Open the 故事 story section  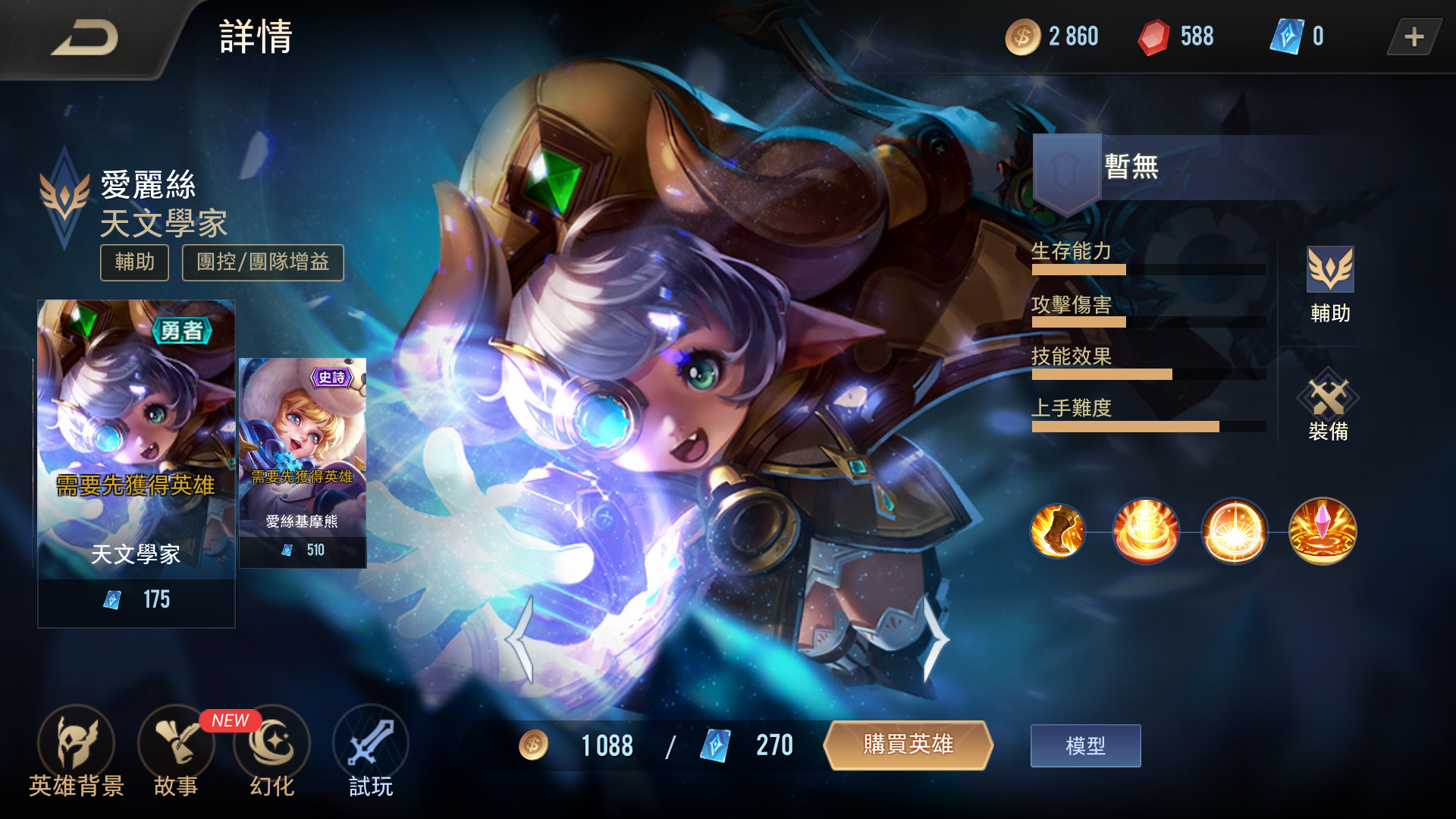[x=176, y=751]
